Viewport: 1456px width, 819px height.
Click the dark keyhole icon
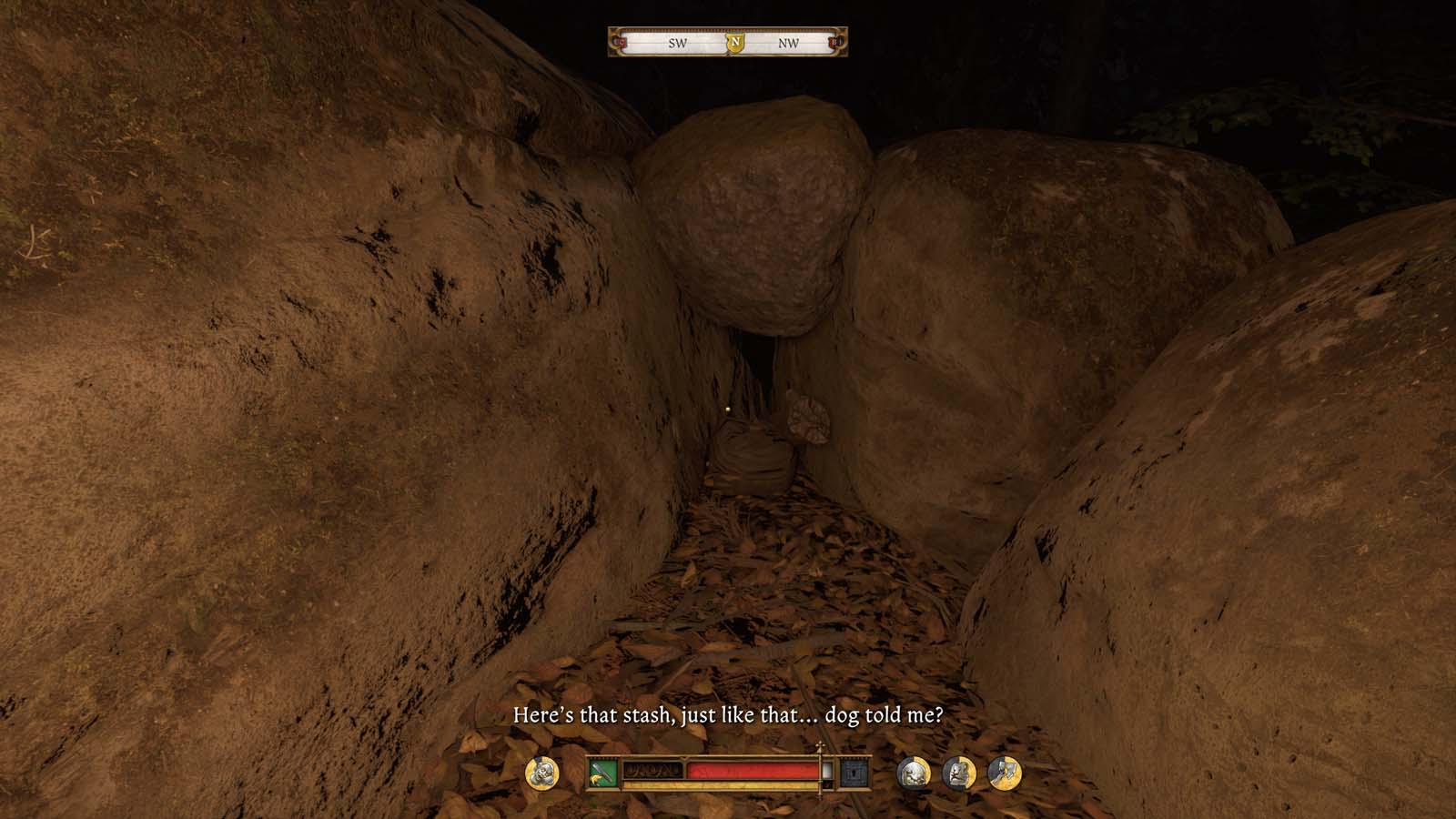click(853, 773)
